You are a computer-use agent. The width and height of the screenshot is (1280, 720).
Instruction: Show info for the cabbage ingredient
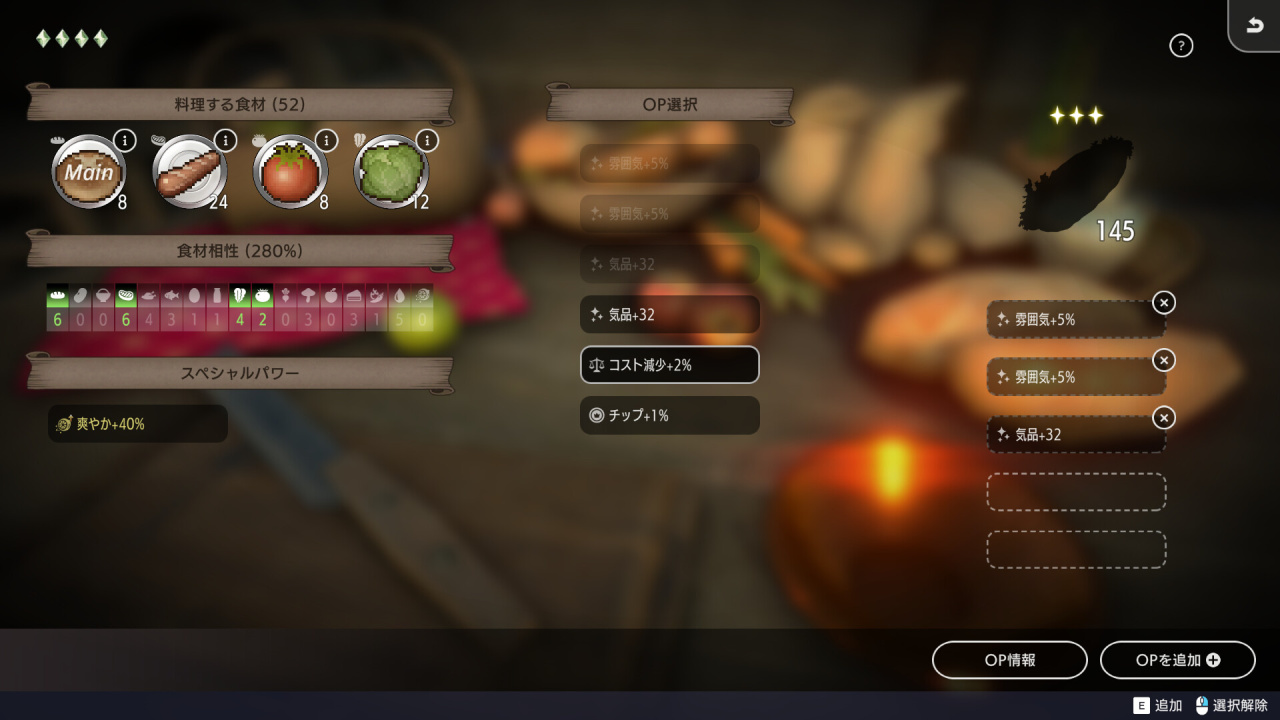tap(427, 140)
